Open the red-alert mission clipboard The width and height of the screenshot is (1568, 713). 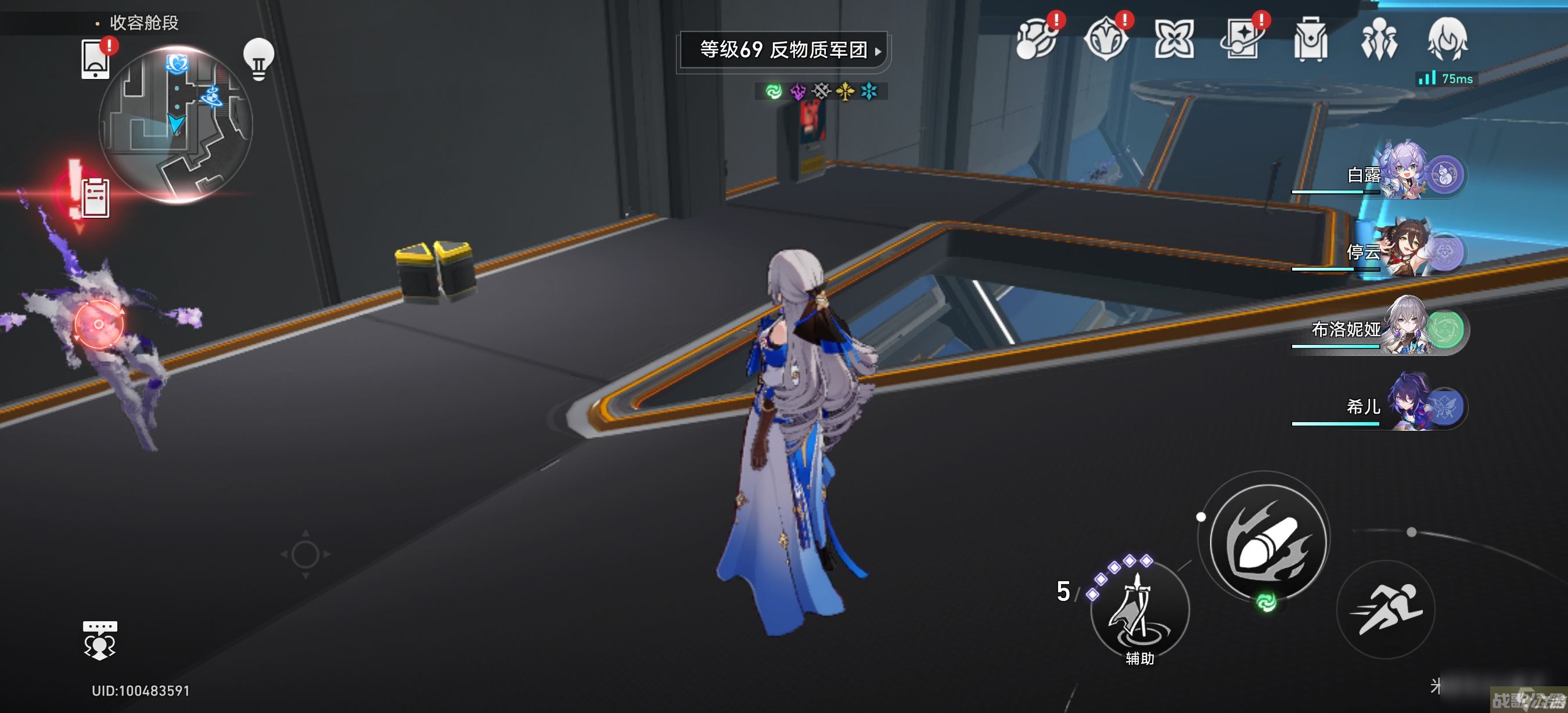[94, 197]
